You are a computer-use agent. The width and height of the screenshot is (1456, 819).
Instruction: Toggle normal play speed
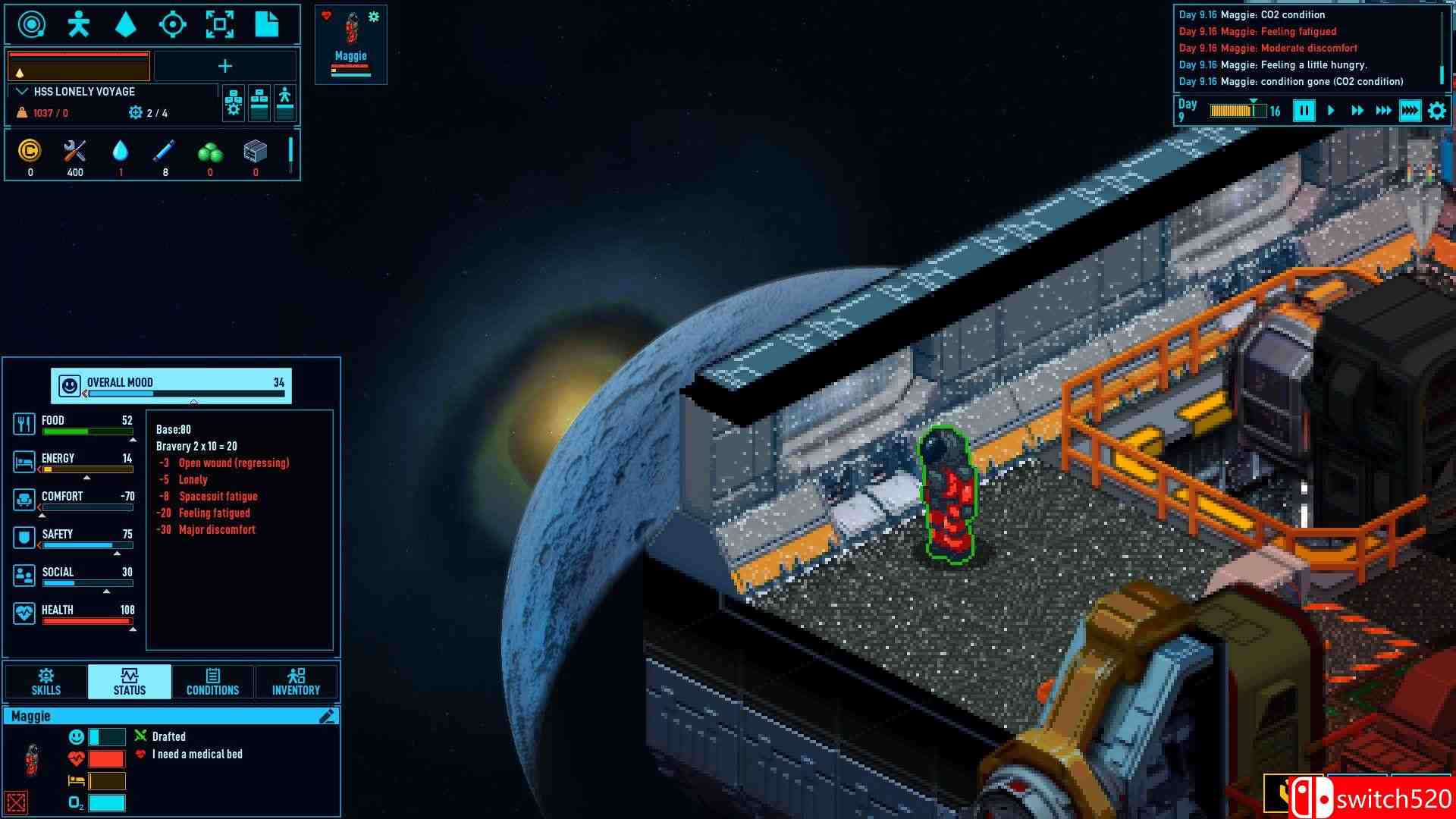(x=1330, y=111)
